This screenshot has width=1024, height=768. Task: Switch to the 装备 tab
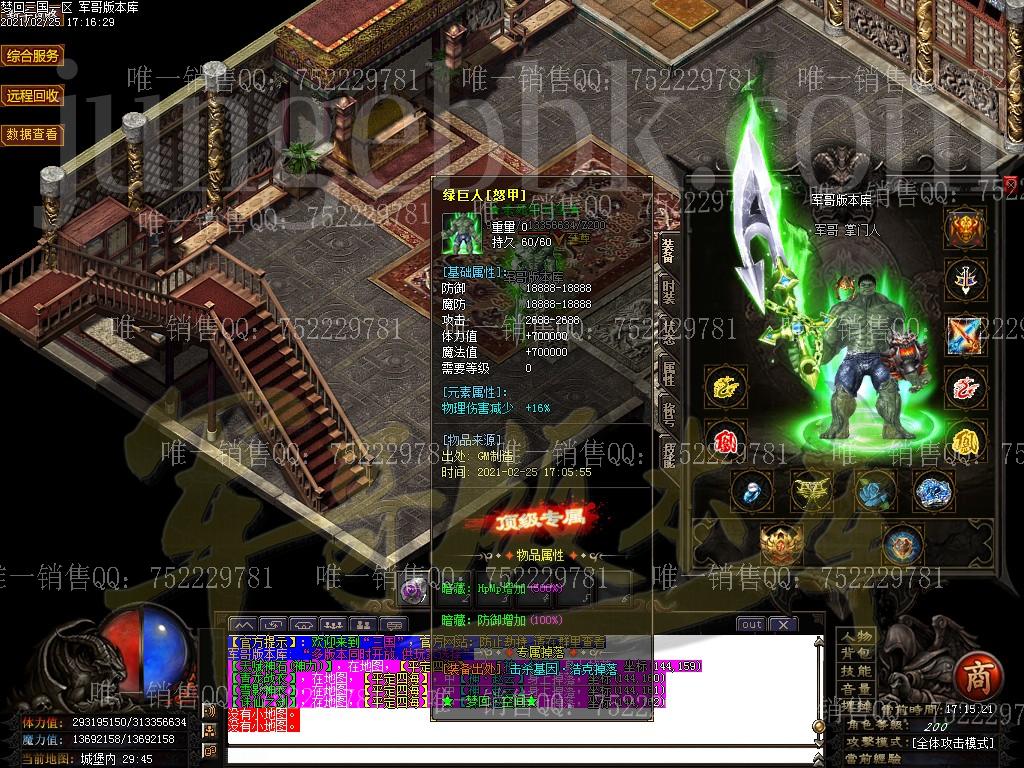pos(668,251)
